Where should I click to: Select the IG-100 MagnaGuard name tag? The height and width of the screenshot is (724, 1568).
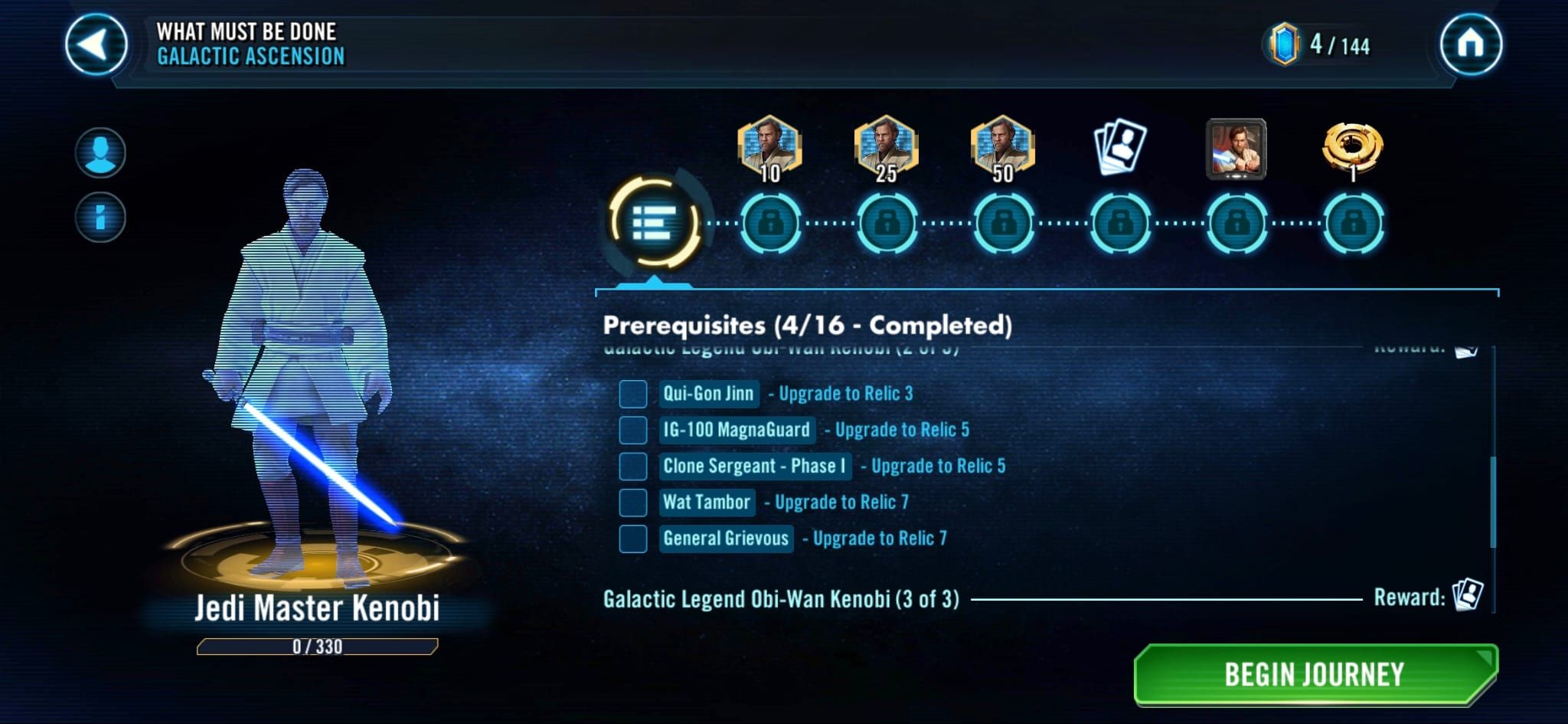(x=737, y=430)
